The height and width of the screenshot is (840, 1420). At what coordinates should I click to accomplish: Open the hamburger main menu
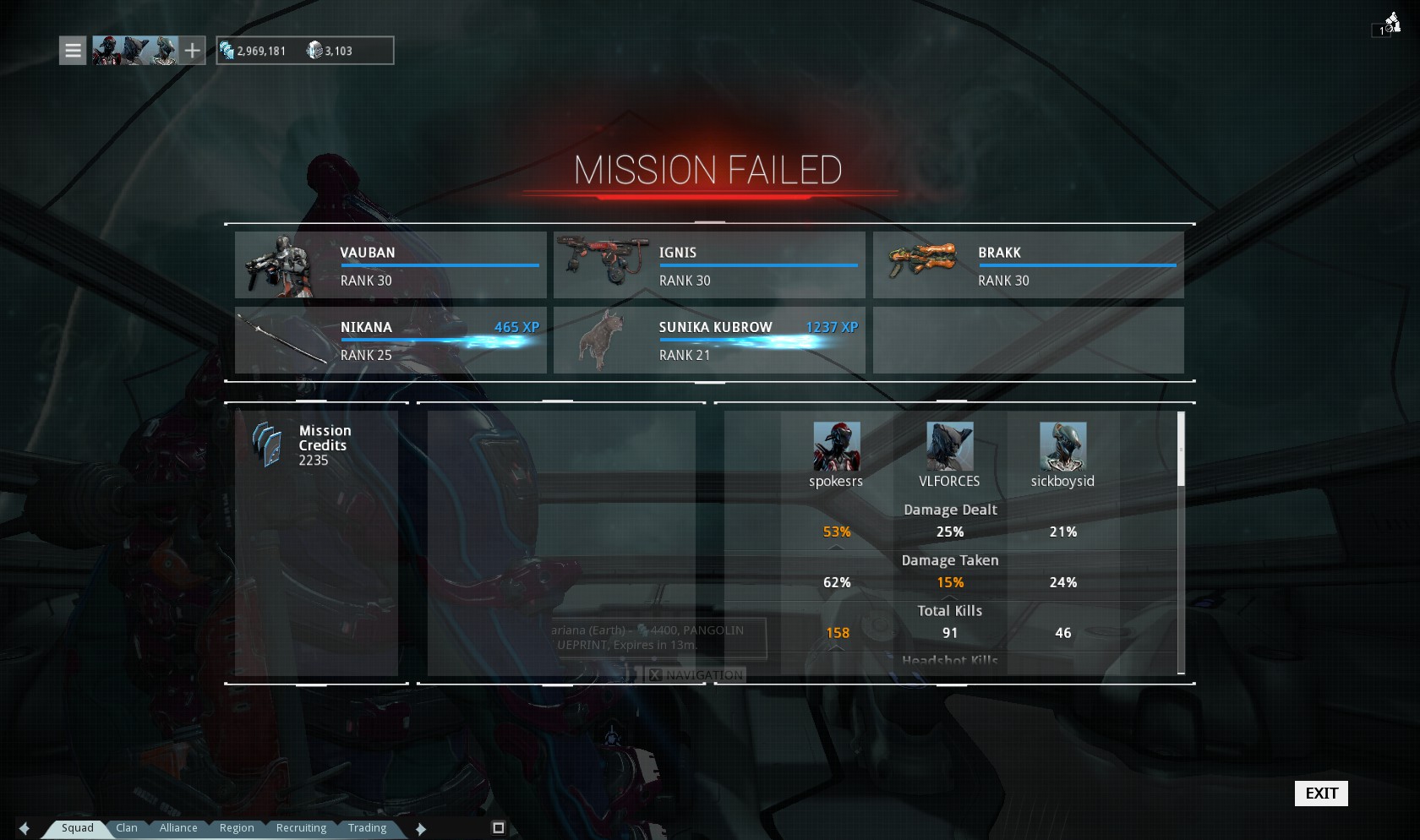click(x=73, y=51)
